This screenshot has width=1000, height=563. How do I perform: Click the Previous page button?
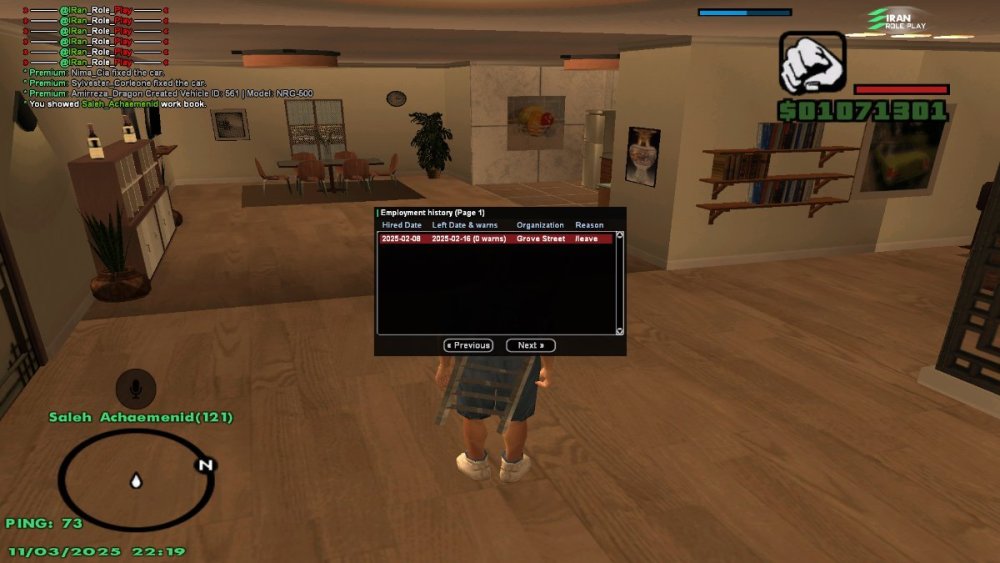[468, 346]
